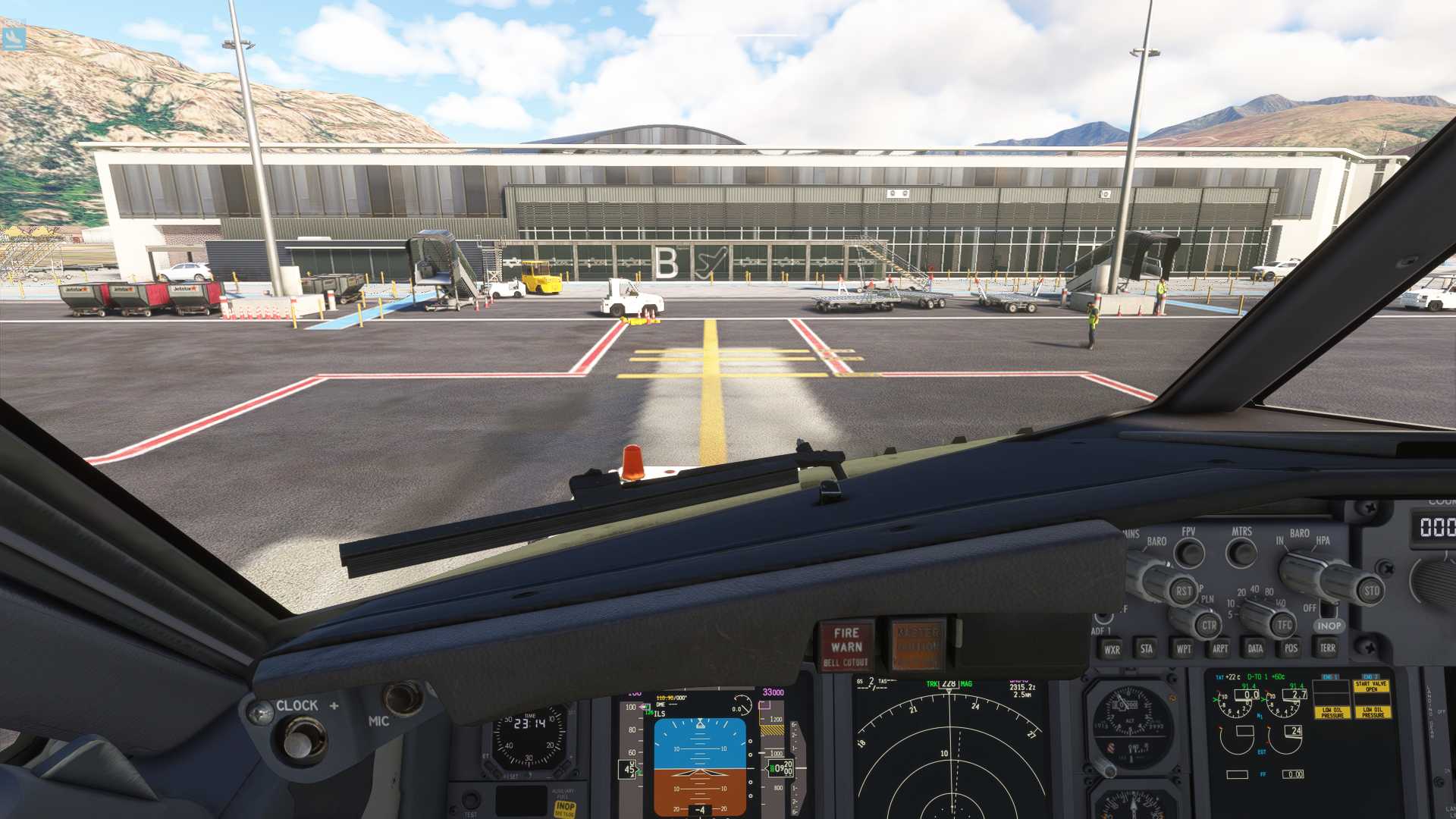
Task: Click the CTR map center button
Action: pos(1209,626)
